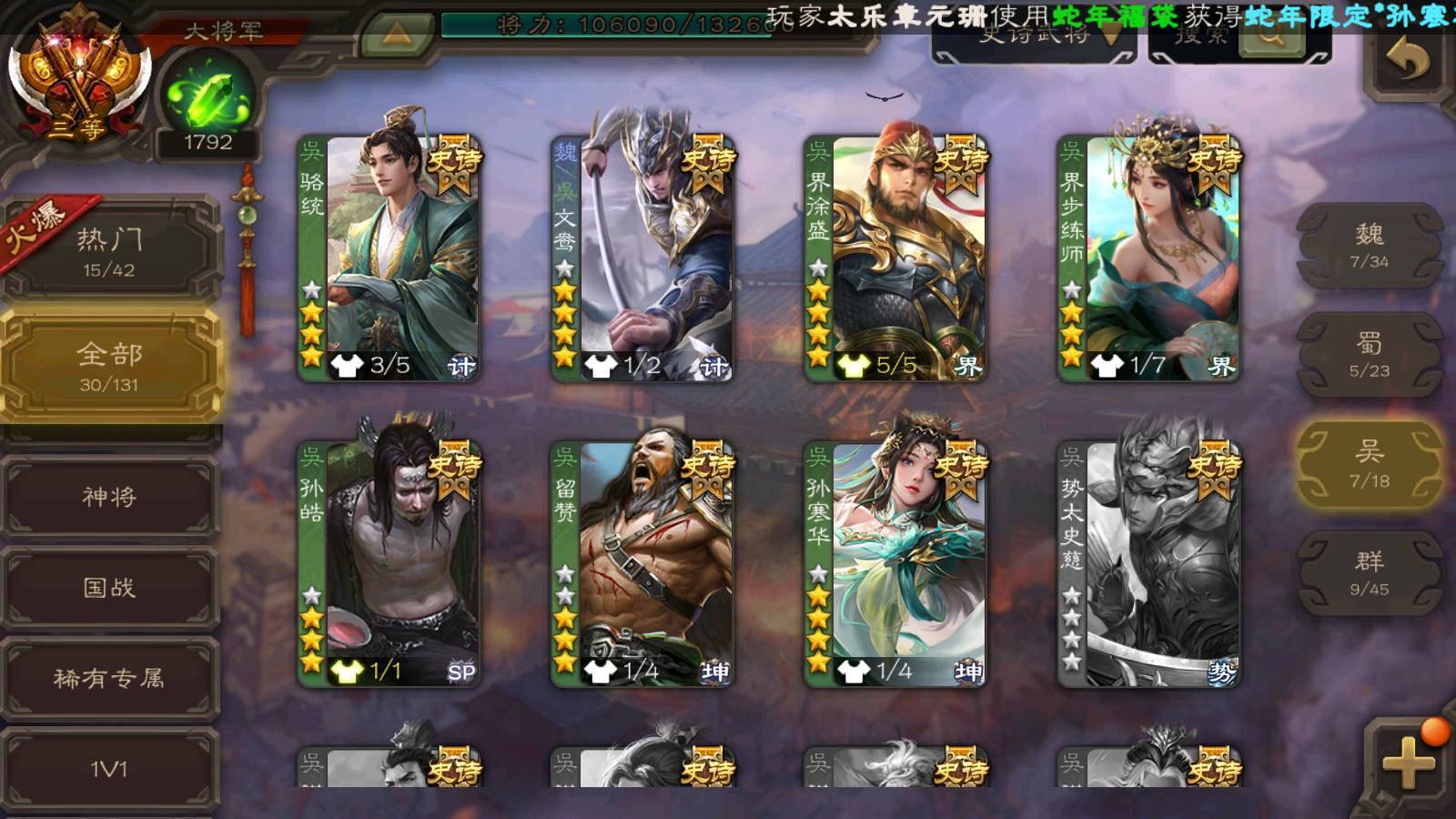Viewport: 1456px width, 819px height.
Task: Choose the 1V1 category tab
Action: [x=109, y=770]
